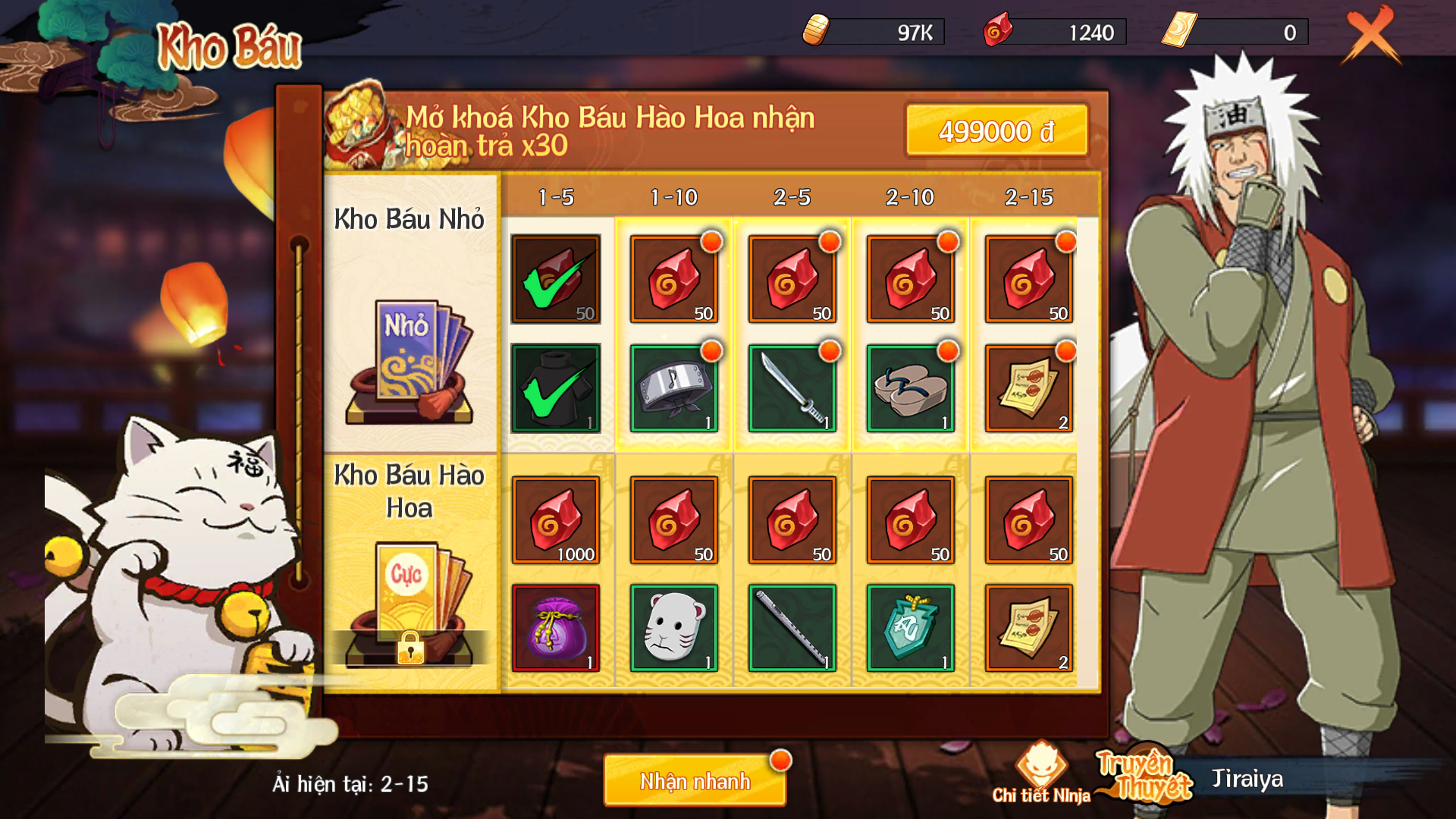Buy the Kho Báu Hào Hoa for 499000 đ
Viewport: 1456px width, 819px height.
[996, 131]
